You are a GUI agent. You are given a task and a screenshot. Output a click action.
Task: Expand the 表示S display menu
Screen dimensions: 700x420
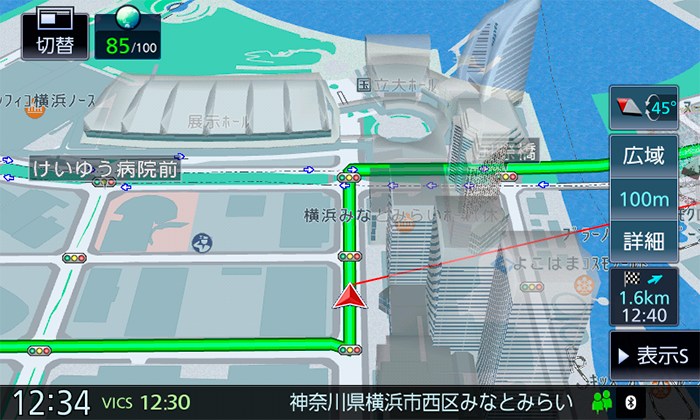[x=654, y=355]
